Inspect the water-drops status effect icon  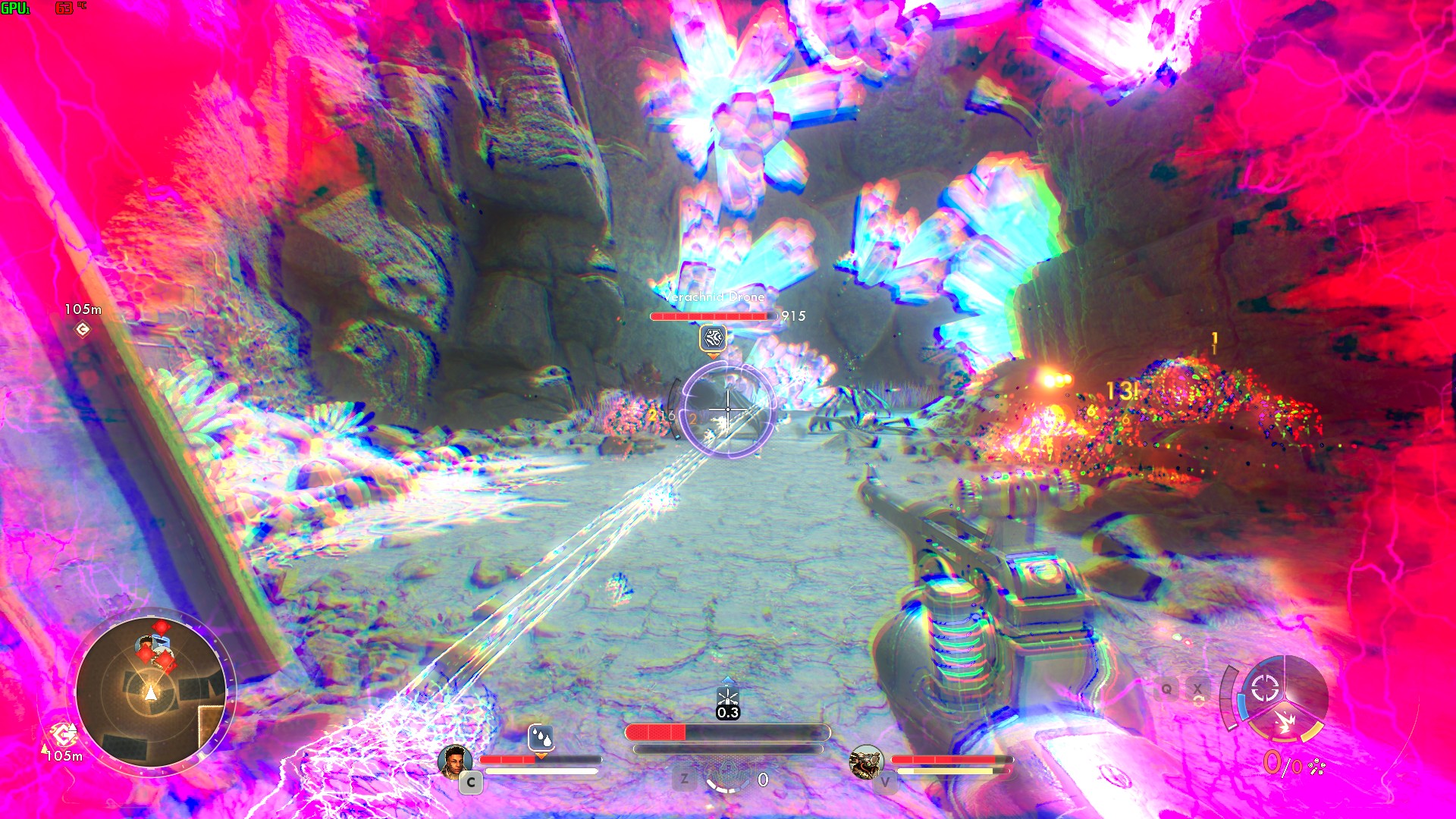pyautogui.click(x=541, y=736)
